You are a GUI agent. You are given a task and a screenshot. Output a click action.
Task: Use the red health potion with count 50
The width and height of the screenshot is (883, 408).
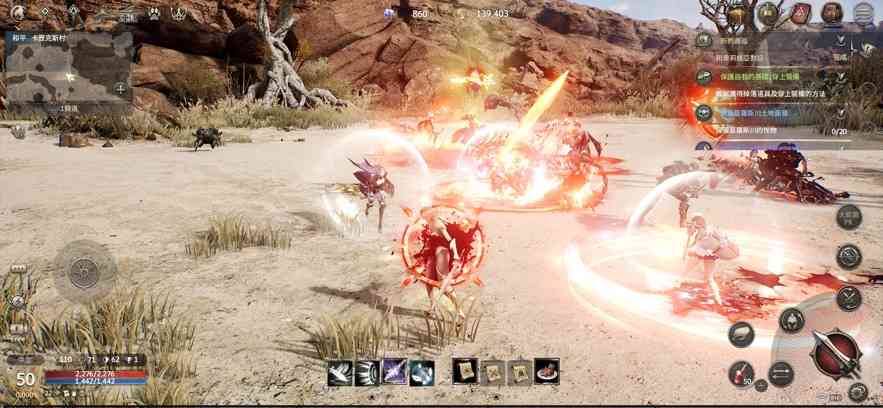740,373
